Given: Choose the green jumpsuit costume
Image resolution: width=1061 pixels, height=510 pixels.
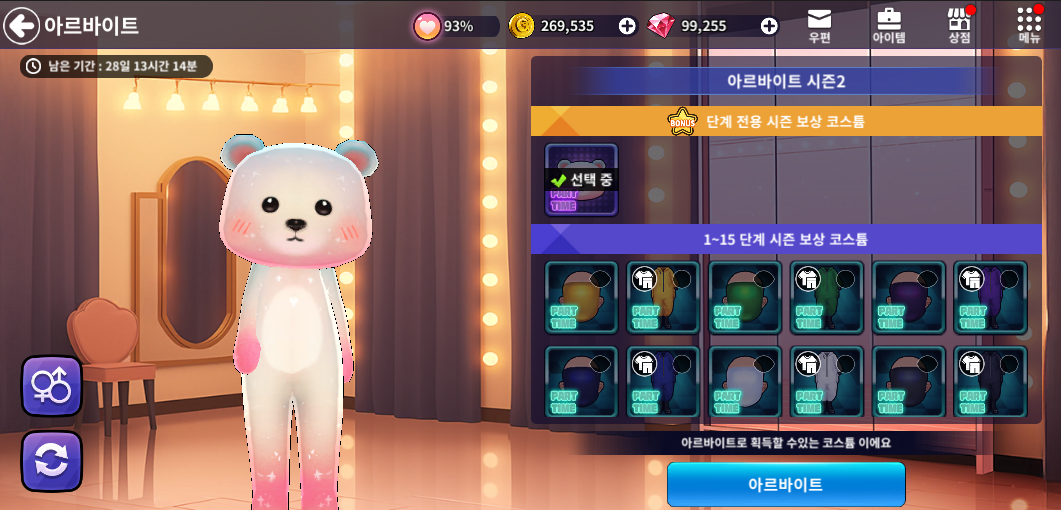Looking at the screenshot, I should [827, 297].
